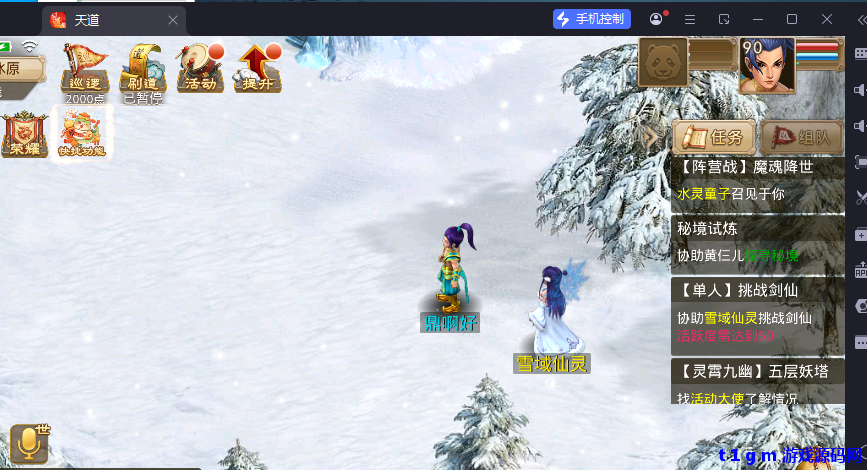This screenshot has width=867, height=470.
Task: Switch to the 组队 team tab
Action: 802,138
